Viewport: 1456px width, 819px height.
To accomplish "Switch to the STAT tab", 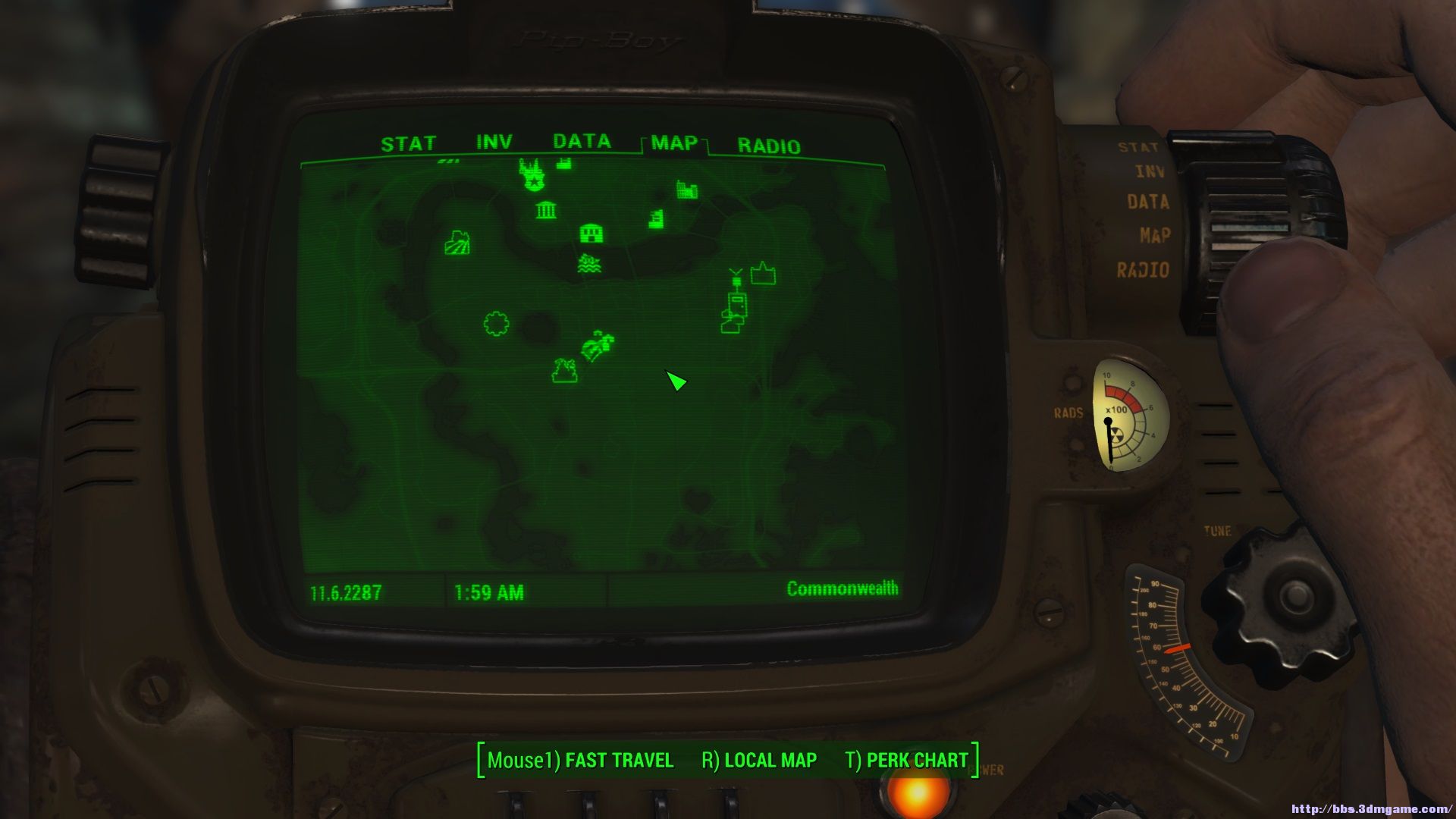I will (408, 144).
